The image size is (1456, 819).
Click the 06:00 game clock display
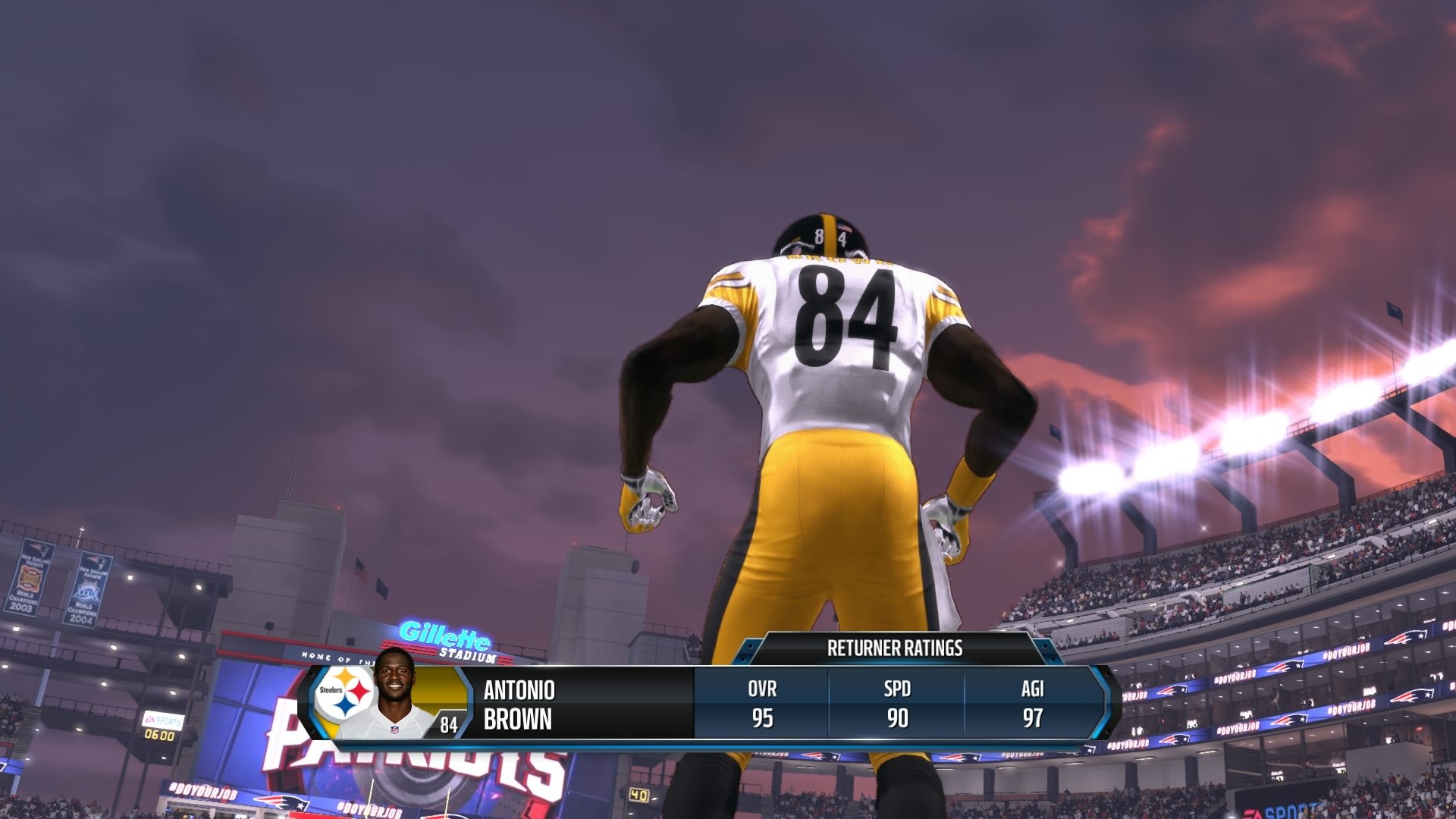tap(159, 736)
